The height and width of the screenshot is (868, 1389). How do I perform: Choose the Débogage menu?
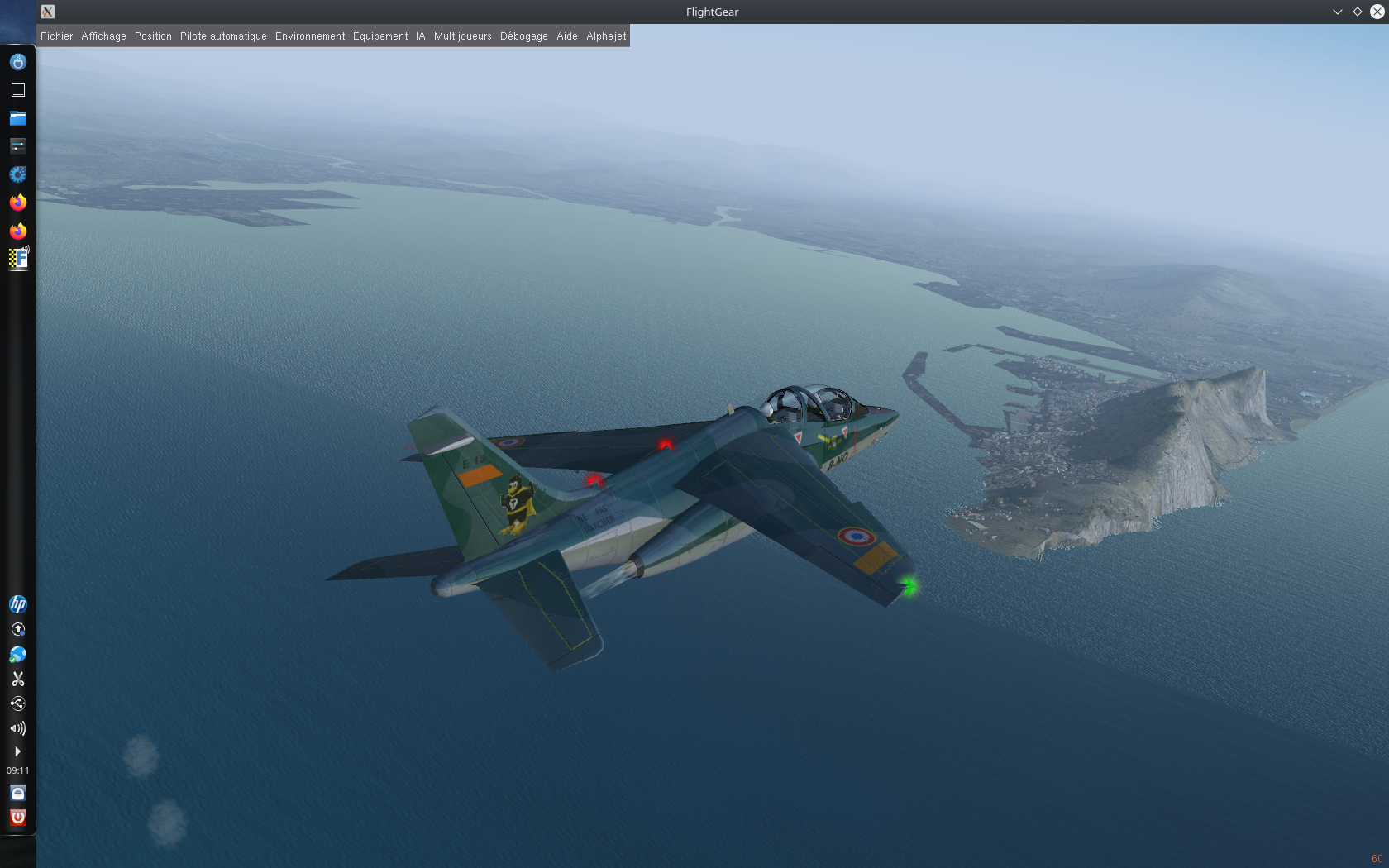(523, 36)
